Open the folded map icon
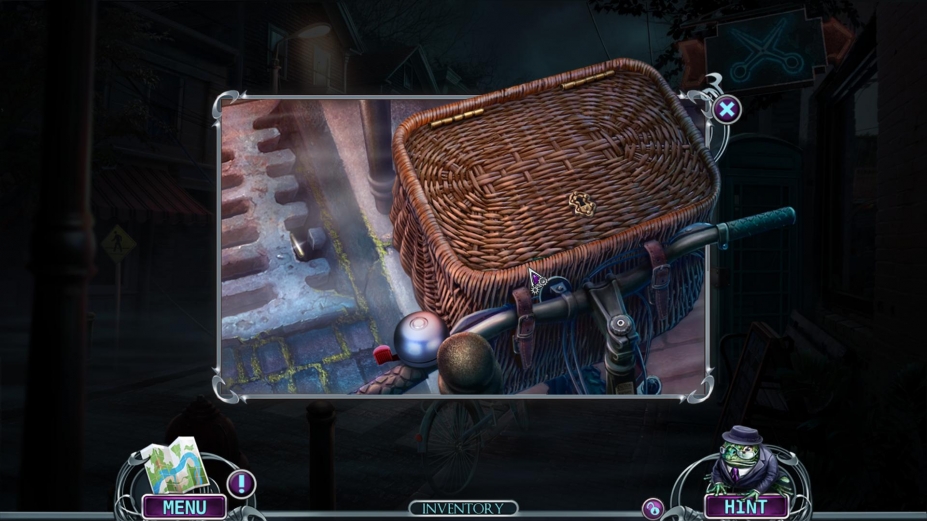Viewport: 927px width, 521px height. [x=175, y=467]
